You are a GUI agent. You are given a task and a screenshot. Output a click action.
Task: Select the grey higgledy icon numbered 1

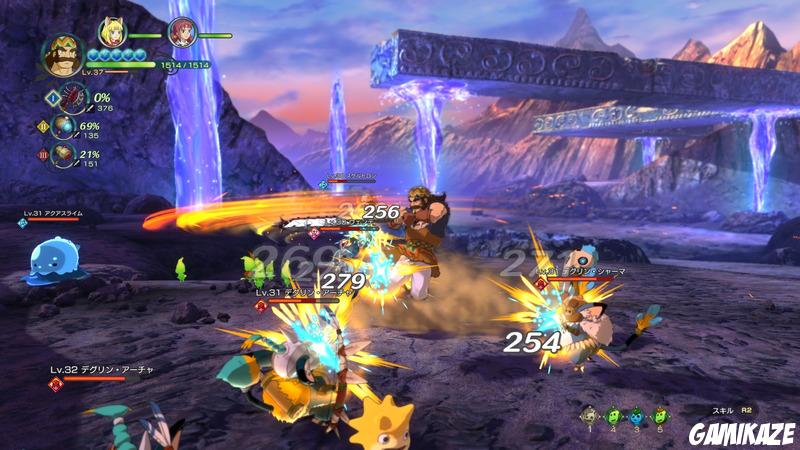[590, 414]
